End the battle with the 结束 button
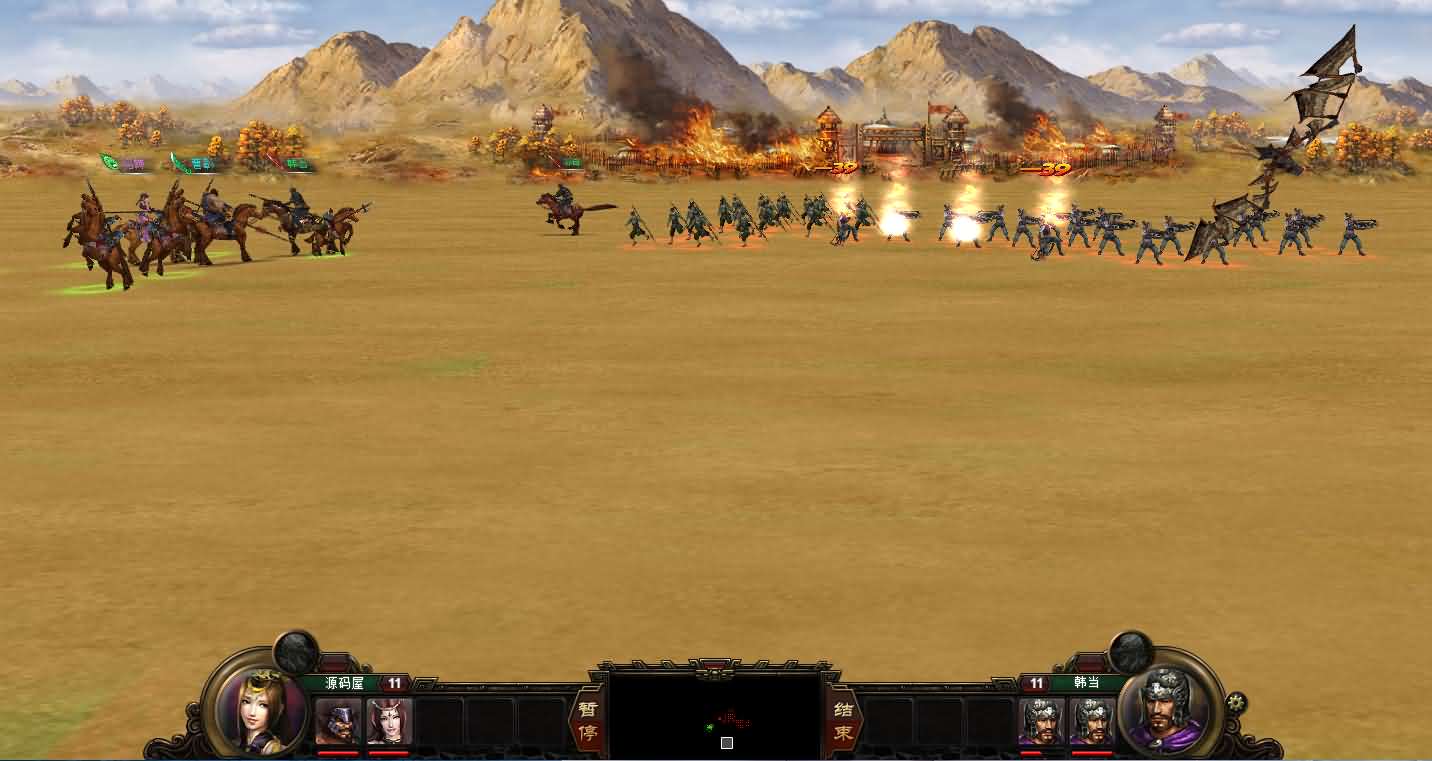1432x761 pixels. tap(843, 721)
